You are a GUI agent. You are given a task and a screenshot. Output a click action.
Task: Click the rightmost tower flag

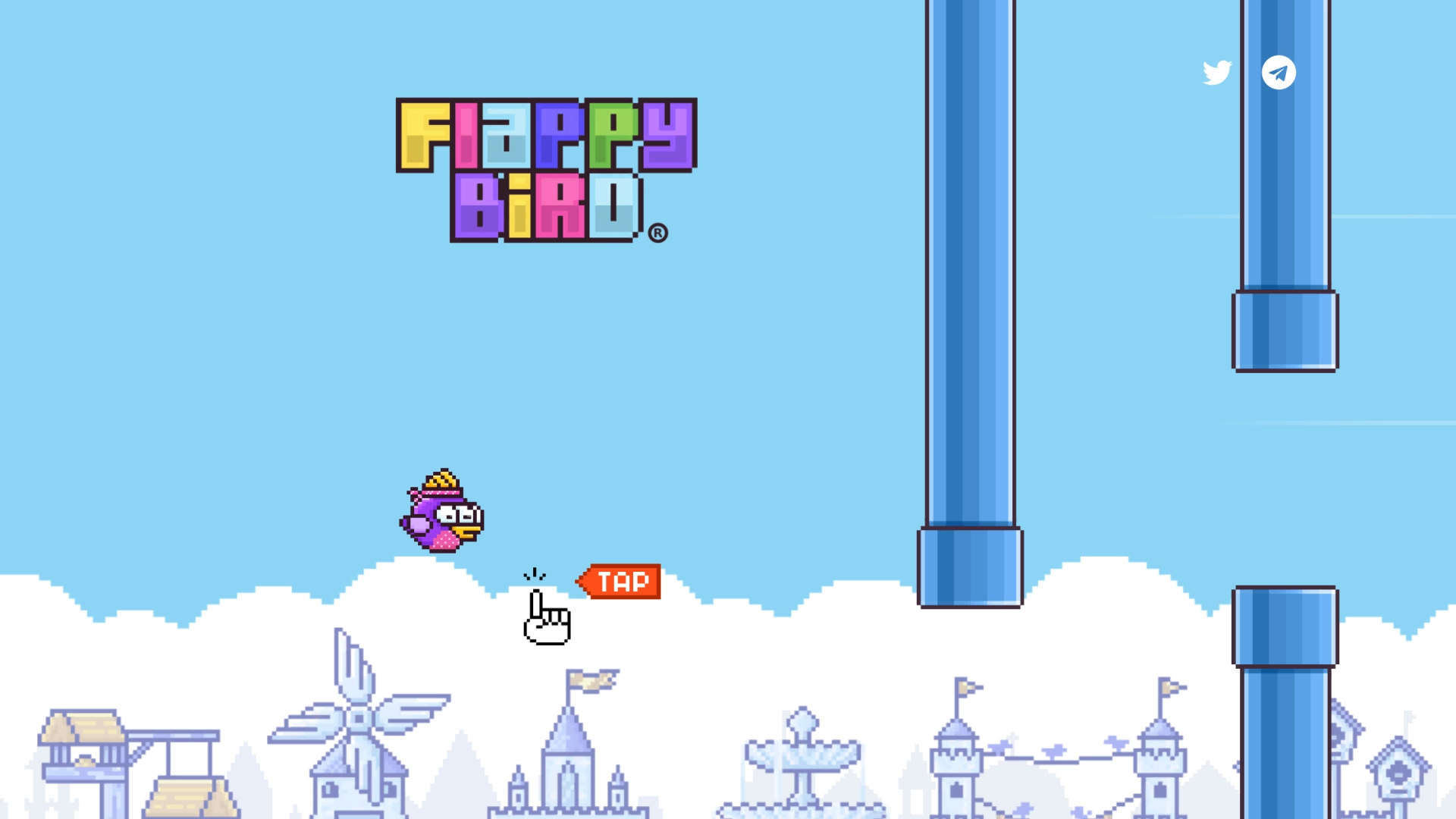click(1166, 686)
